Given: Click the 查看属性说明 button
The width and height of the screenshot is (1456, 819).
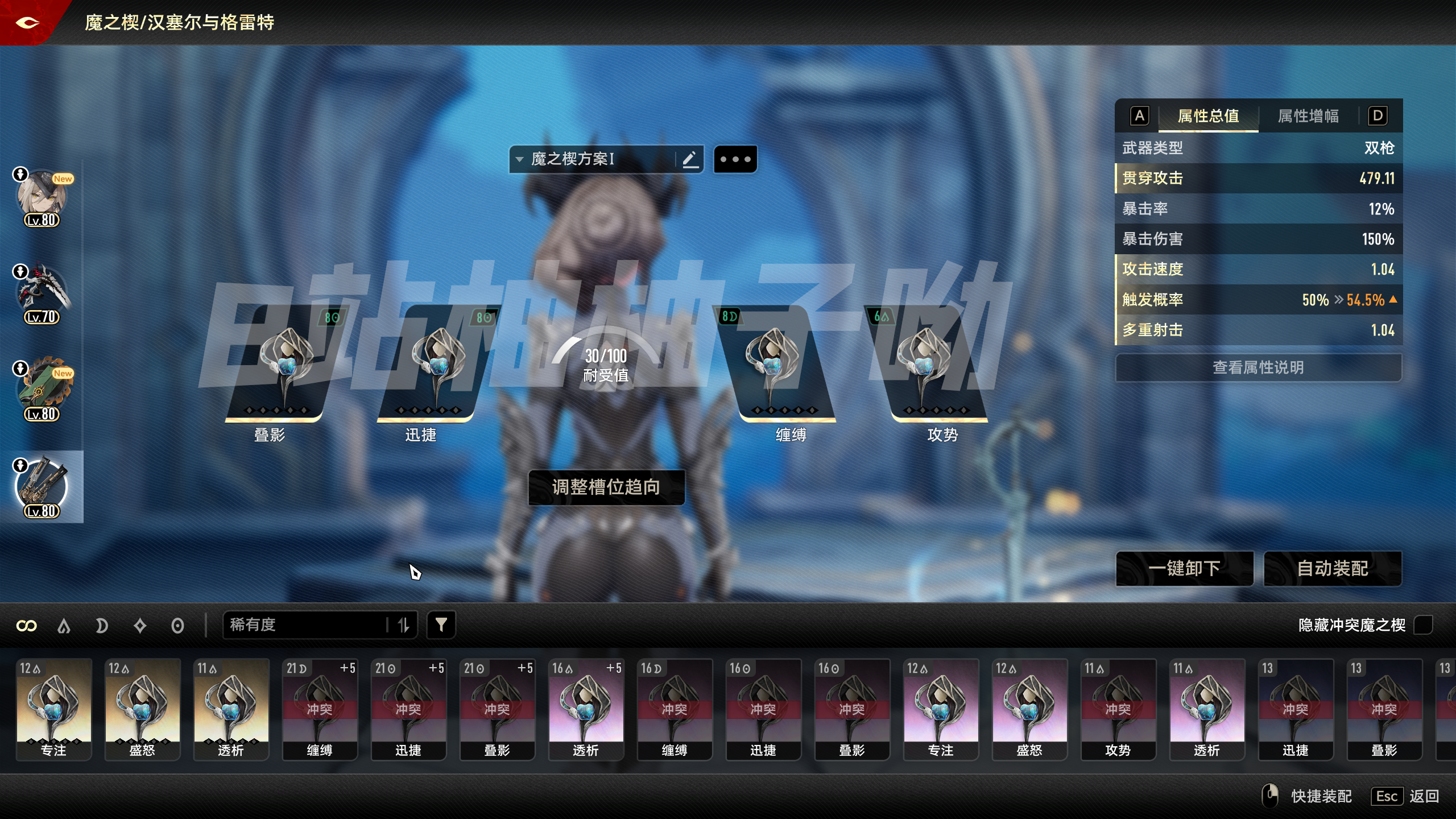Looking at the screenshot, I should 1259,367.
